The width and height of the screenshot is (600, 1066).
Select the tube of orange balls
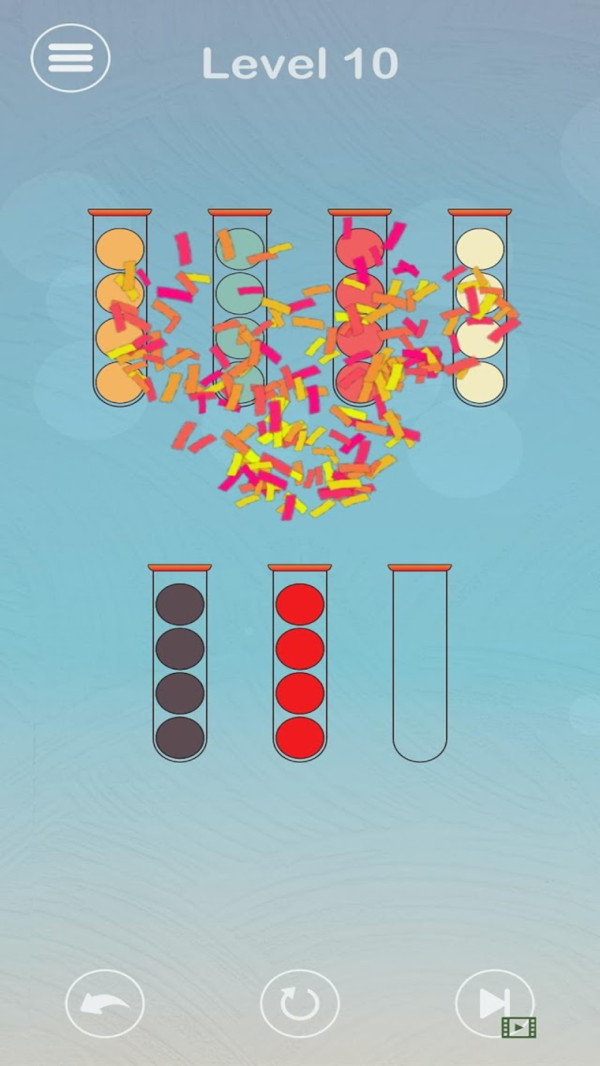click(120, 310)
